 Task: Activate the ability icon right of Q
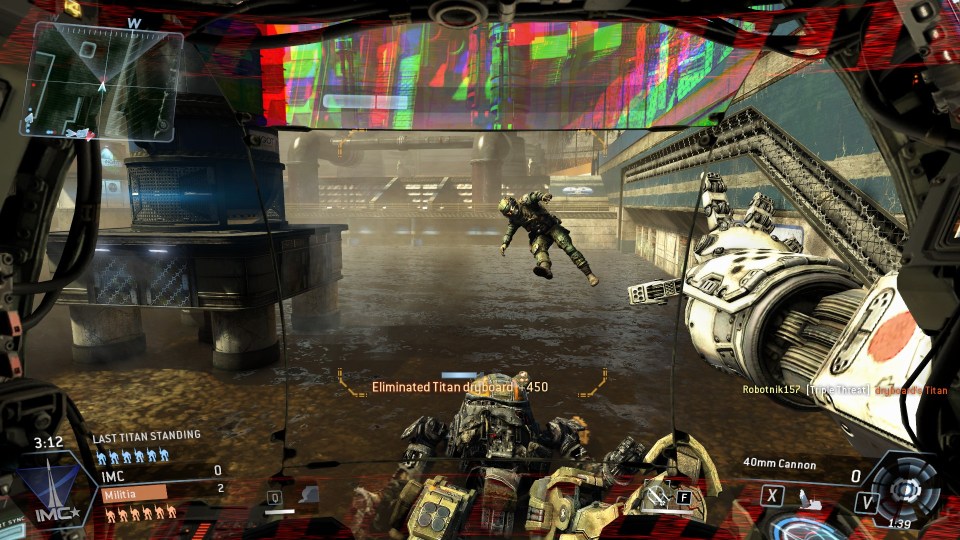pyautogui.click(x=308, y=493)
